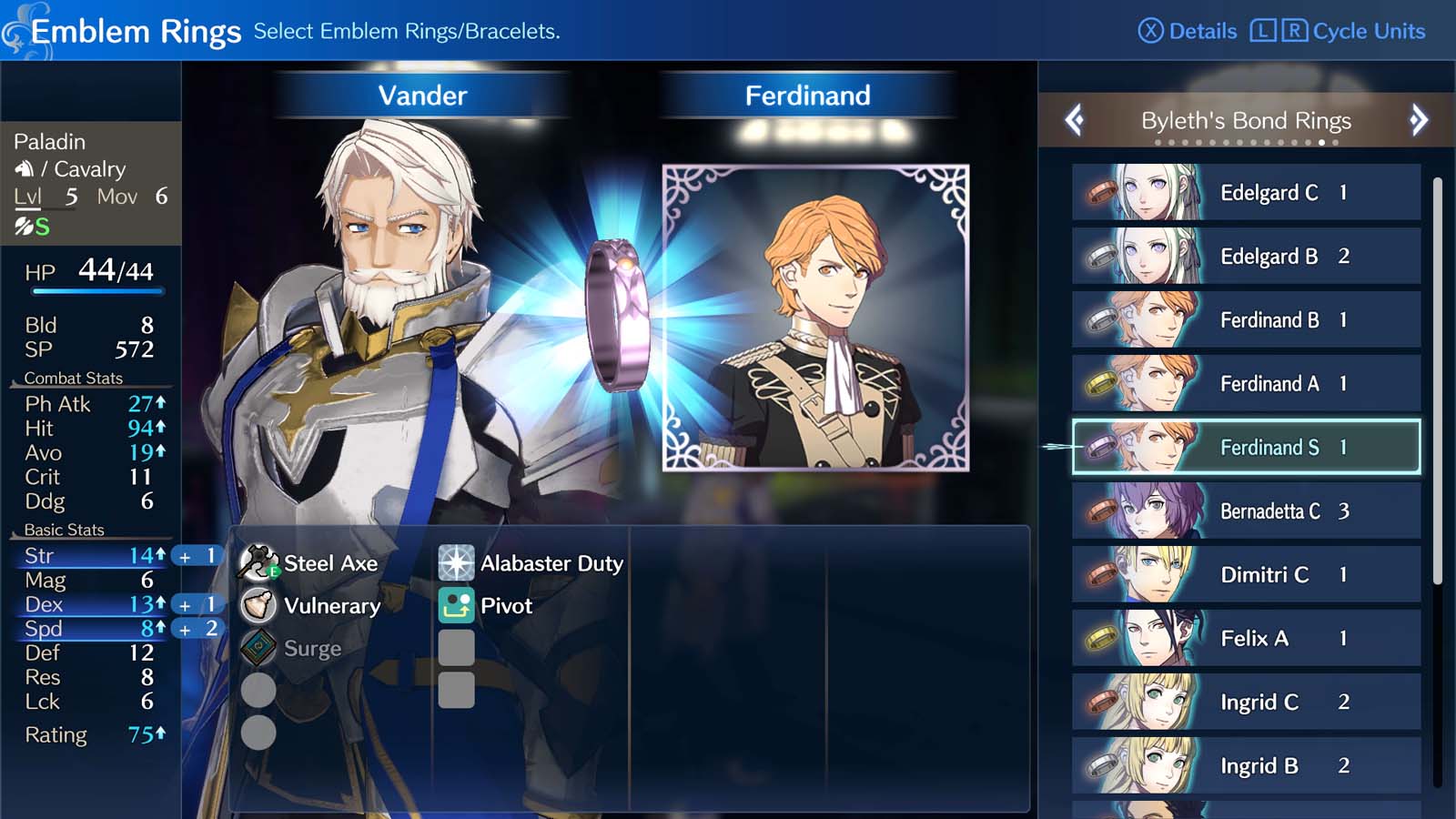
Task: Click the left arrow on Byleth's Bond Rings
Action: (x=1075, y=119)
